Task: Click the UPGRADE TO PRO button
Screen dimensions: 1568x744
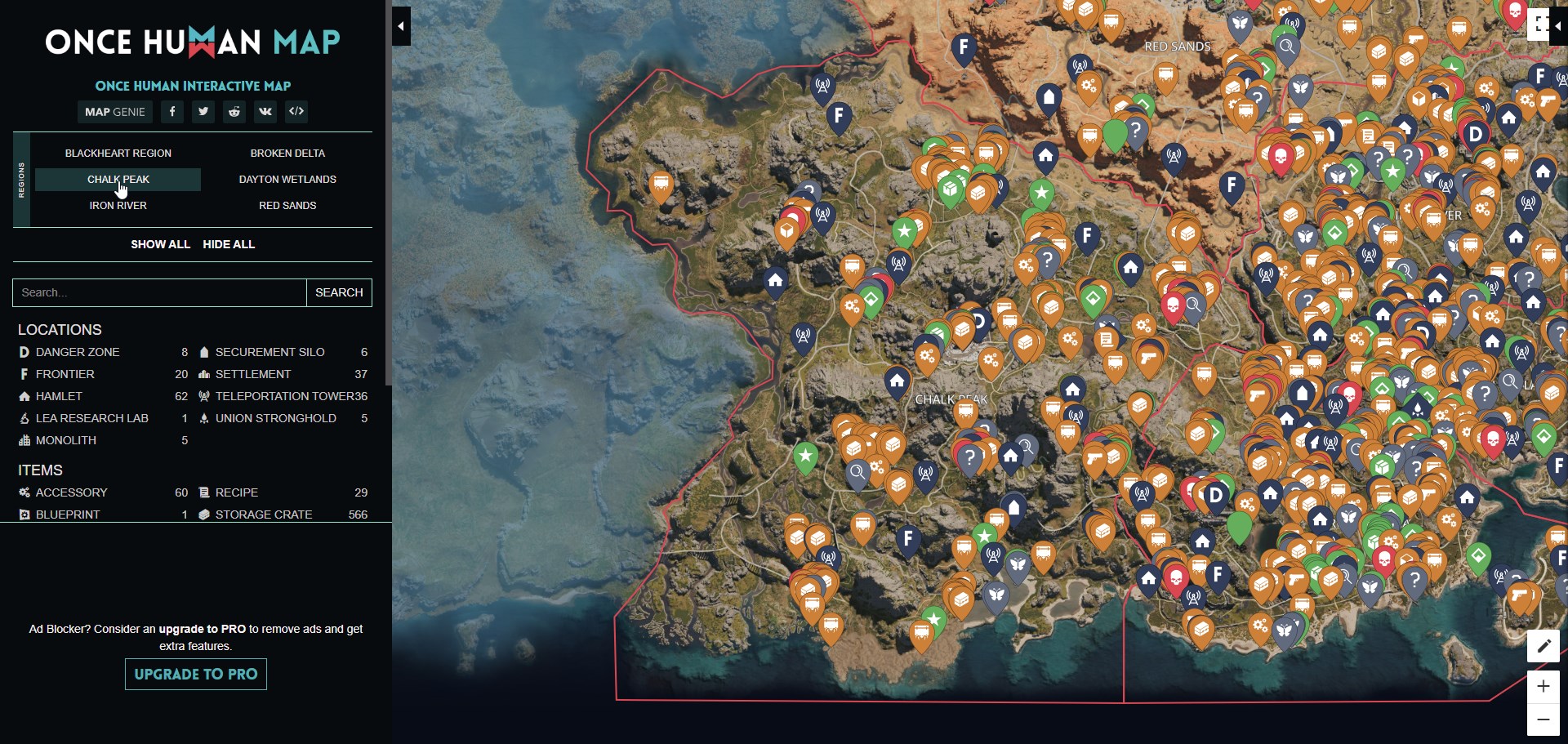Action: pyautogui.click(x=195, y=675)
